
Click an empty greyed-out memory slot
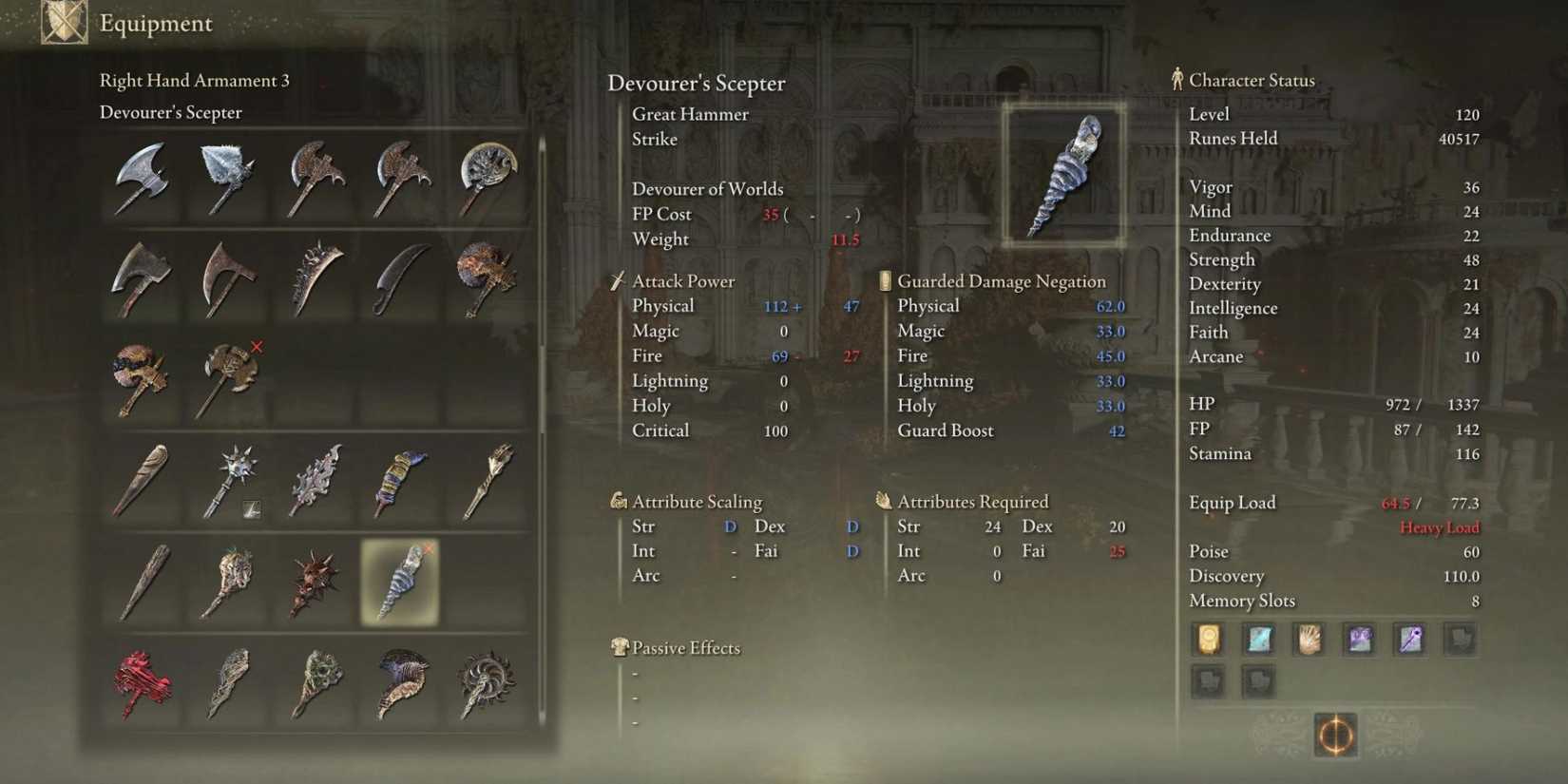point(1462,640)
